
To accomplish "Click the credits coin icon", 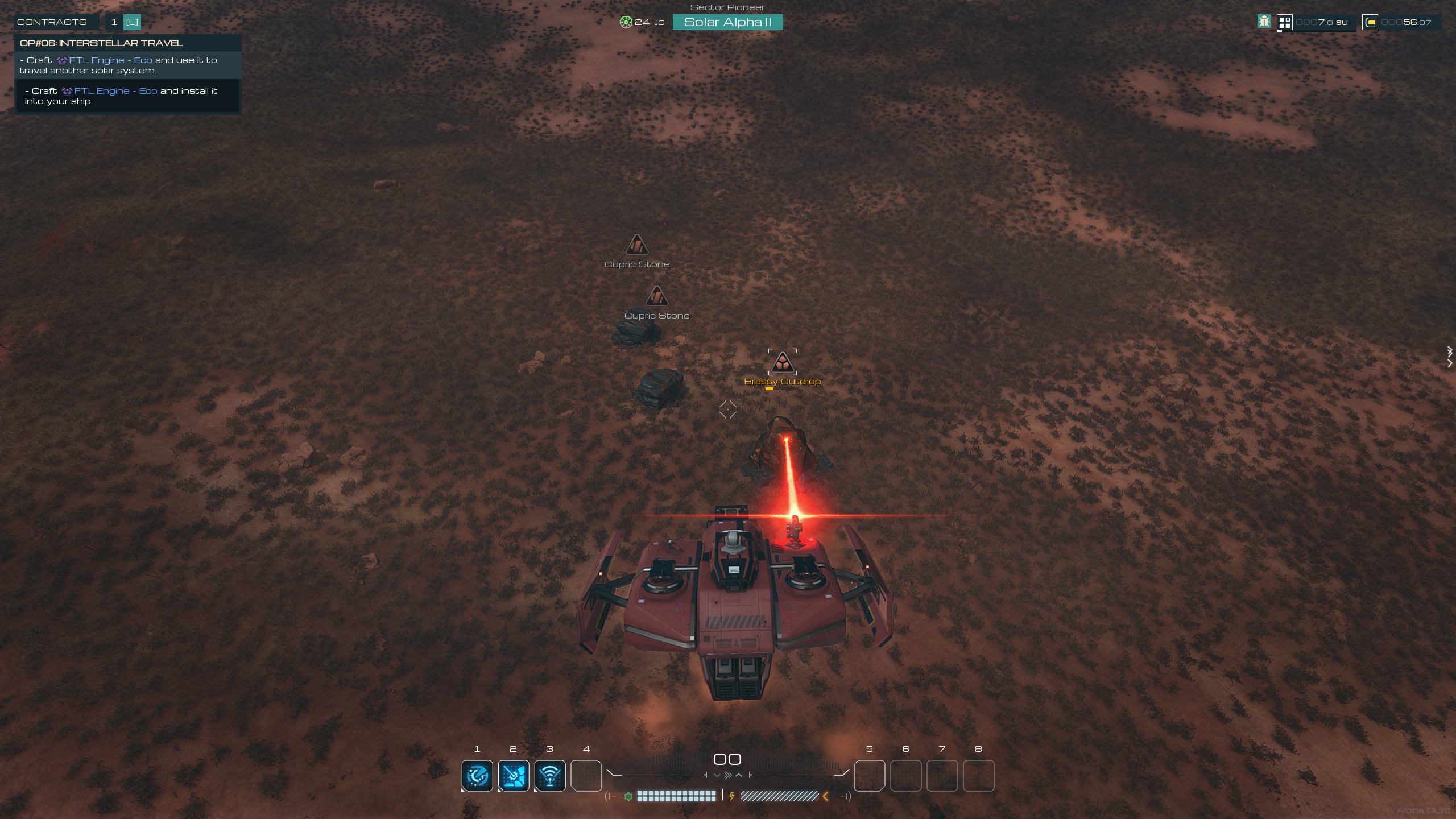I will pos(1370,22).
